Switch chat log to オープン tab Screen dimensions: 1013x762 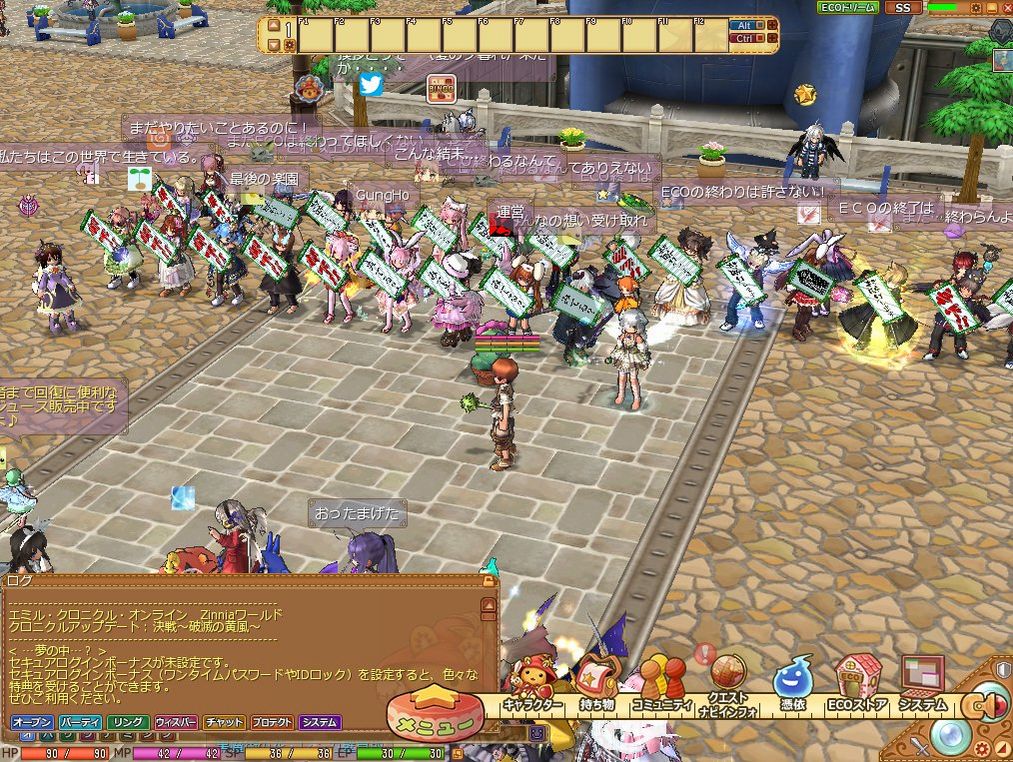[32, 722]
